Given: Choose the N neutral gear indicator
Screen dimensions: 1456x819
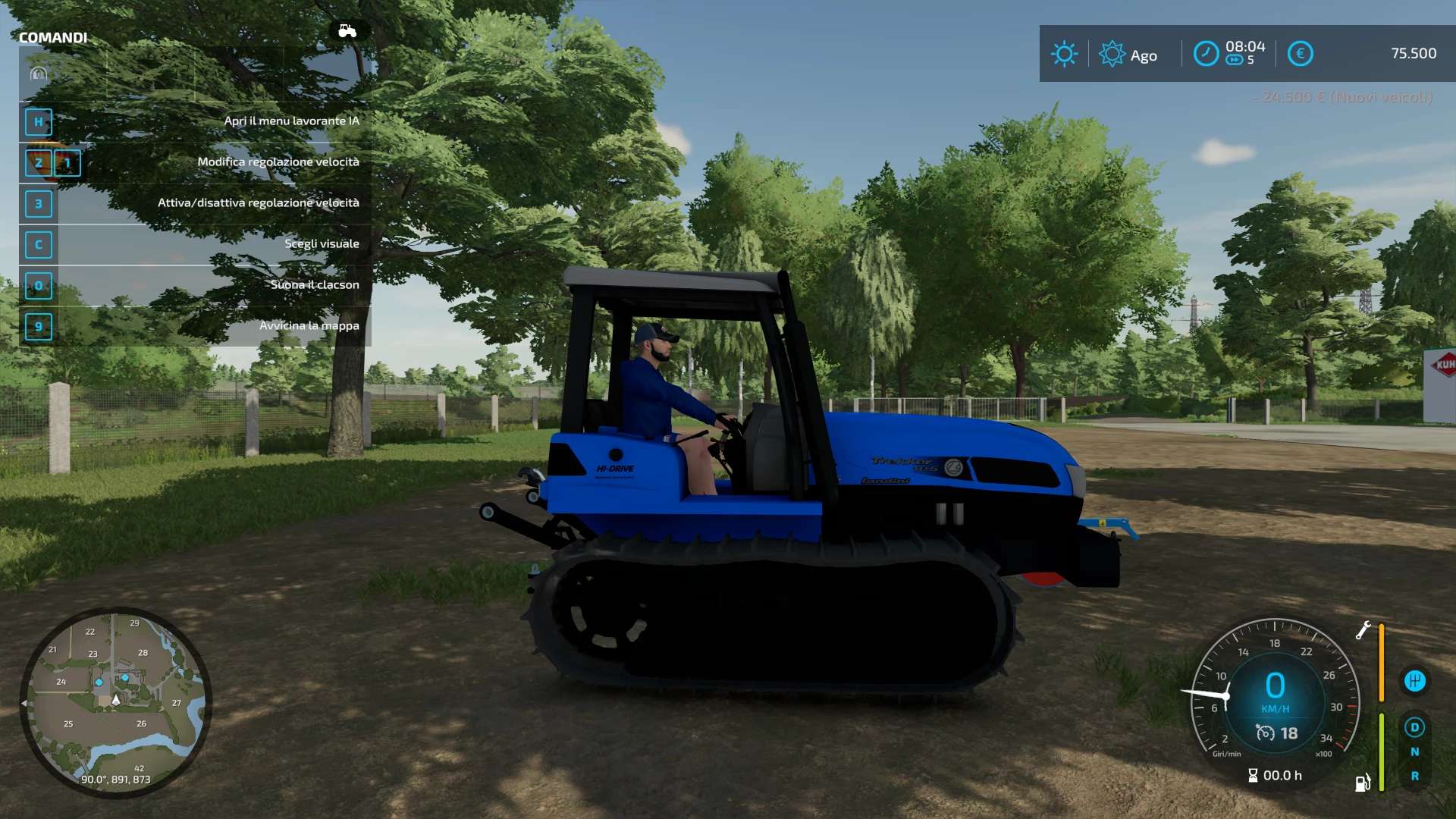Looking at the screenshot, I should (x=1414, y=752).
